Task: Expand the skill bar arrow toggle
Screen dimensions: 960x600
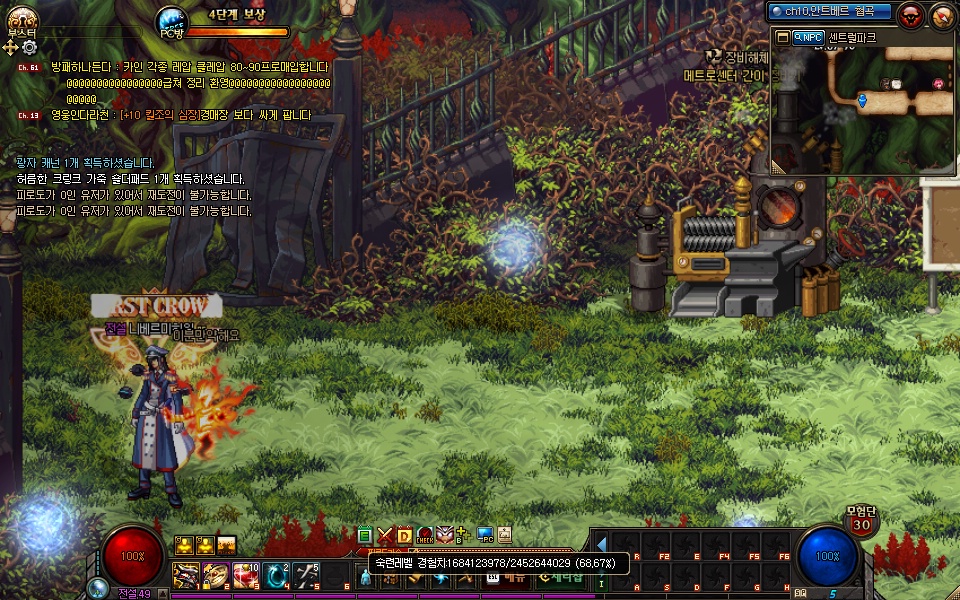Action: pos(601,544)
